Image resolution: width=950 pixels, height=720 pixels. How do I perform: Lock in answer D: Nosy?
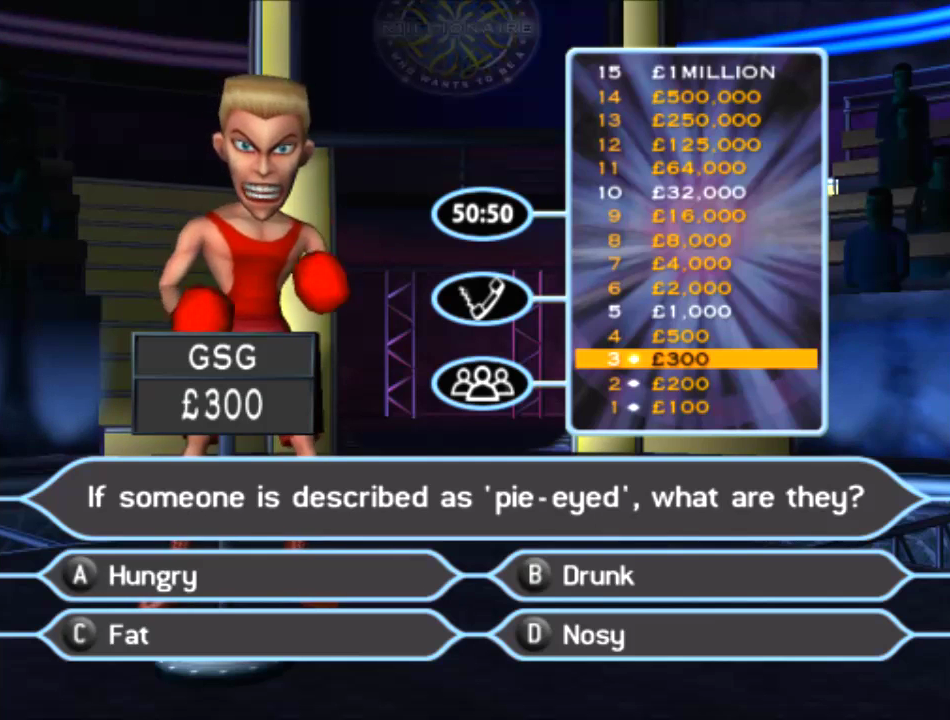click(700, 635)
